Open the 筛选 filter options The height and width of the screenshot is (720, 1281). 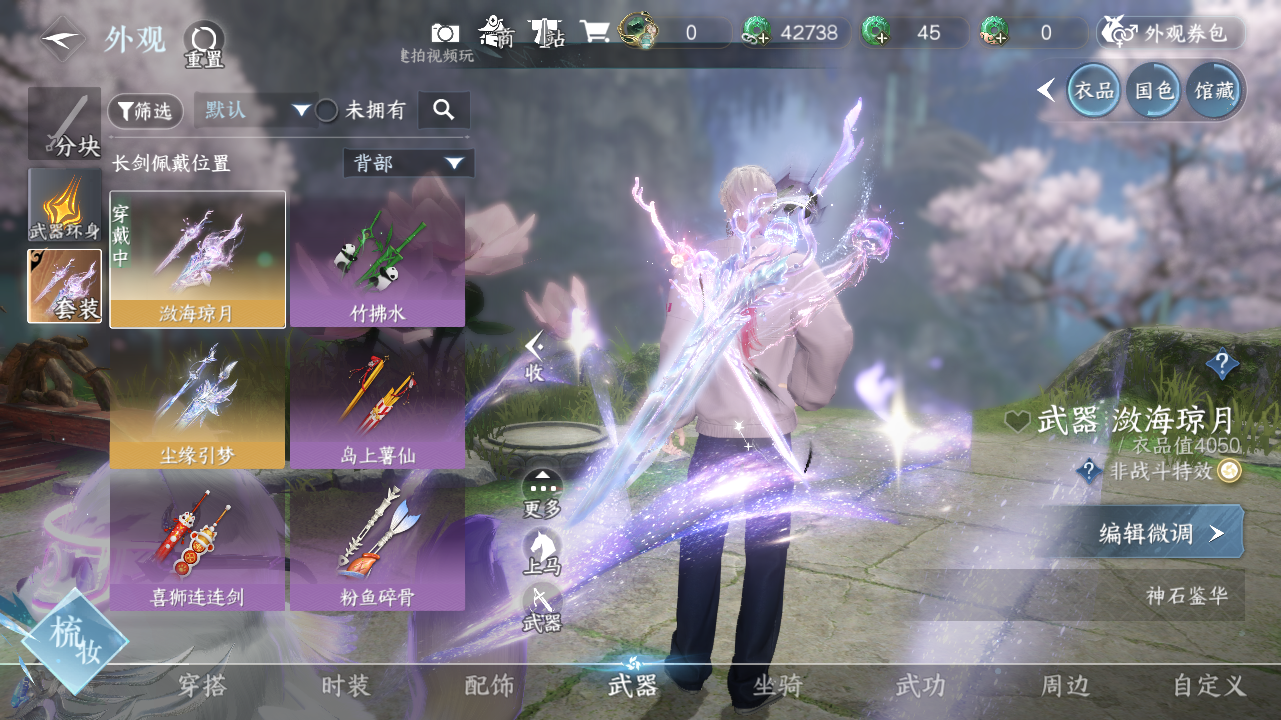pos(145,111)
